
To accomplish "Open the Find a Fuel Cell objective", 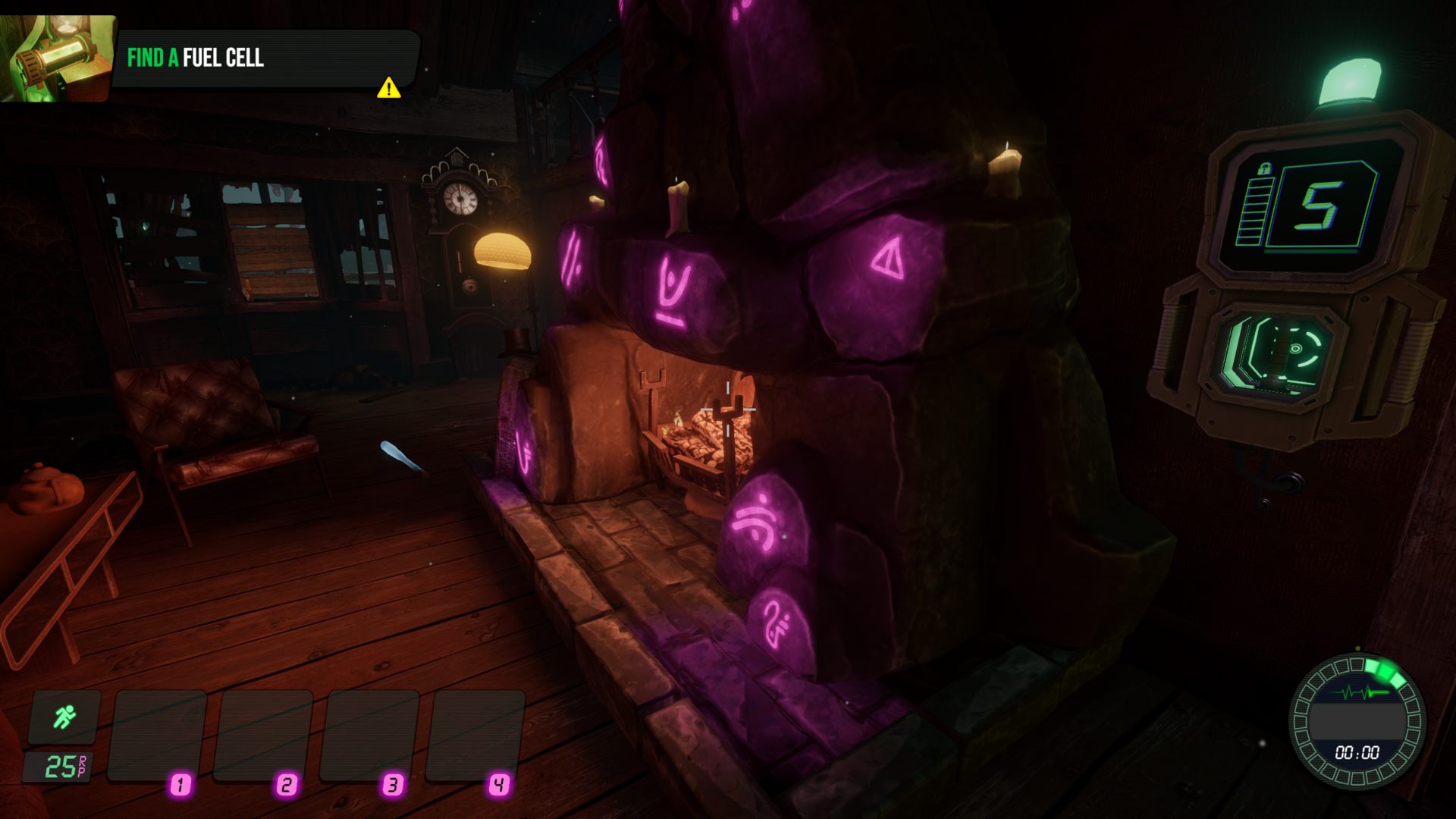I will click(196, 58).
